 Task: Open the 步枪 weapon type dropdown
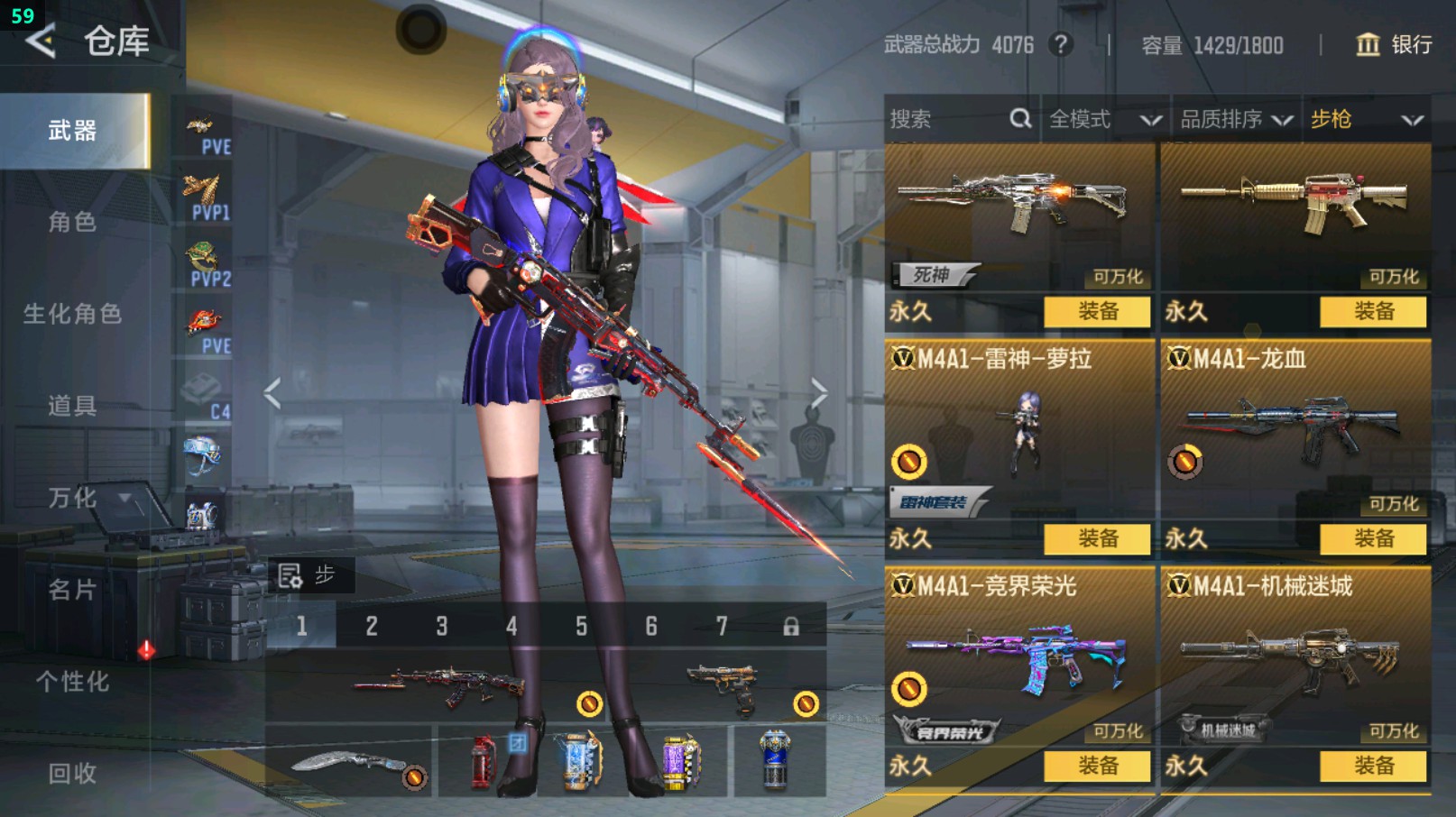[1366, 119]
